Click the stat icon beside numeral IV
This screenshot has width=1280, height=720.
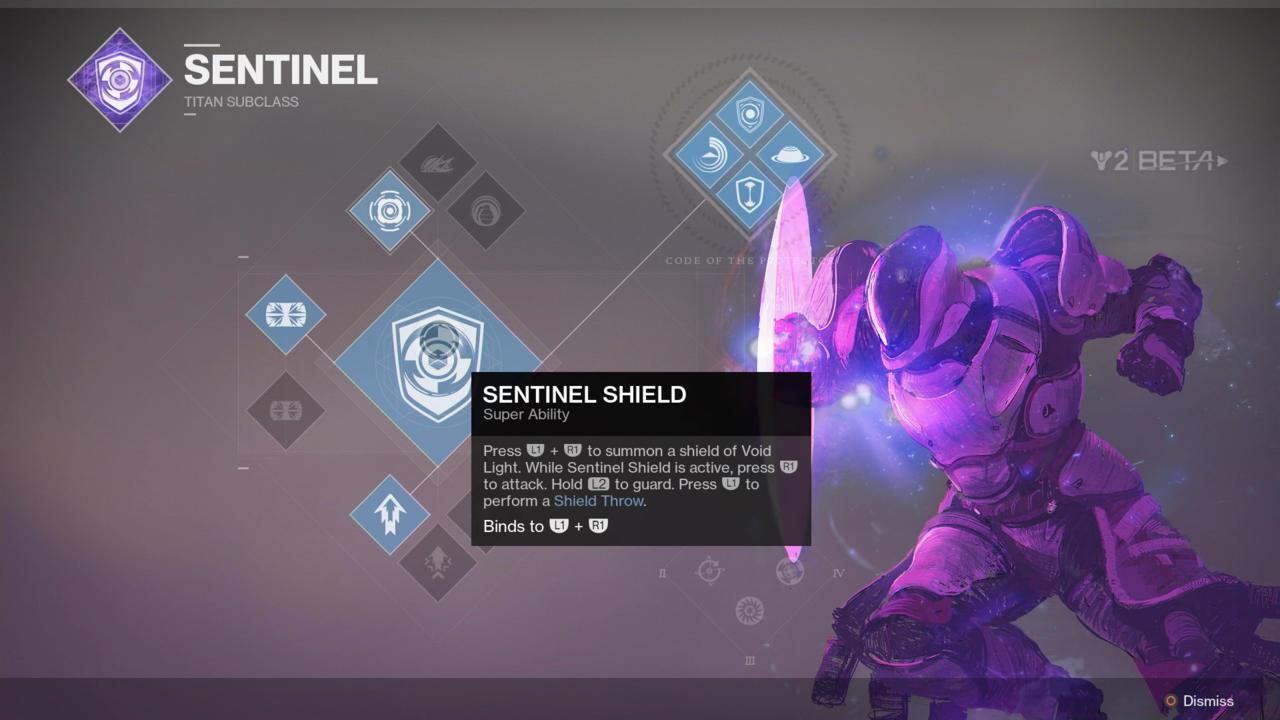click(x=793, y=572)
